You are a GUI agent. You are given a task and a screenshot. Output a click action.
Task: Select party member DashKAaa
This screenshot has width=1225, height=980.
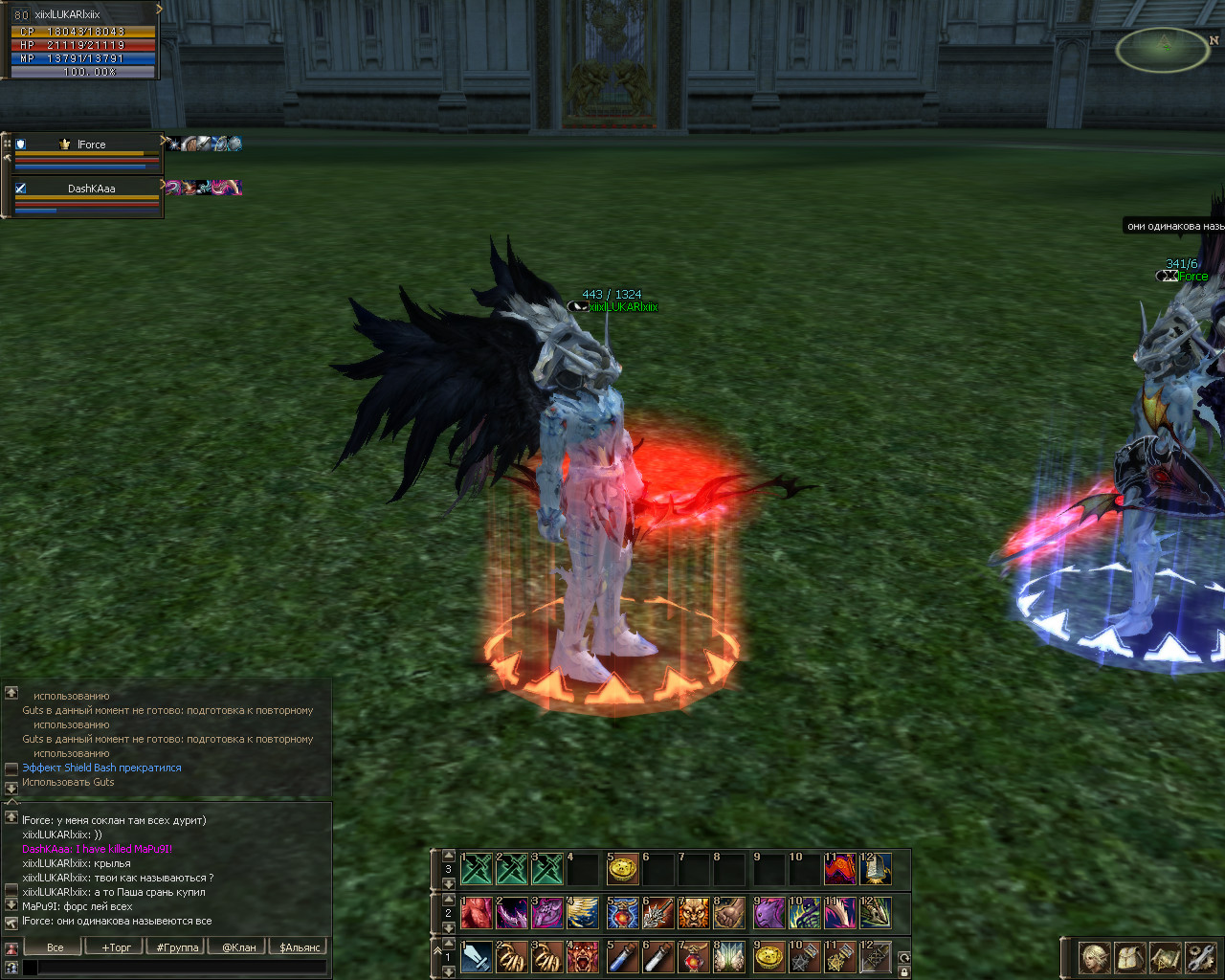tap(91, 189)
